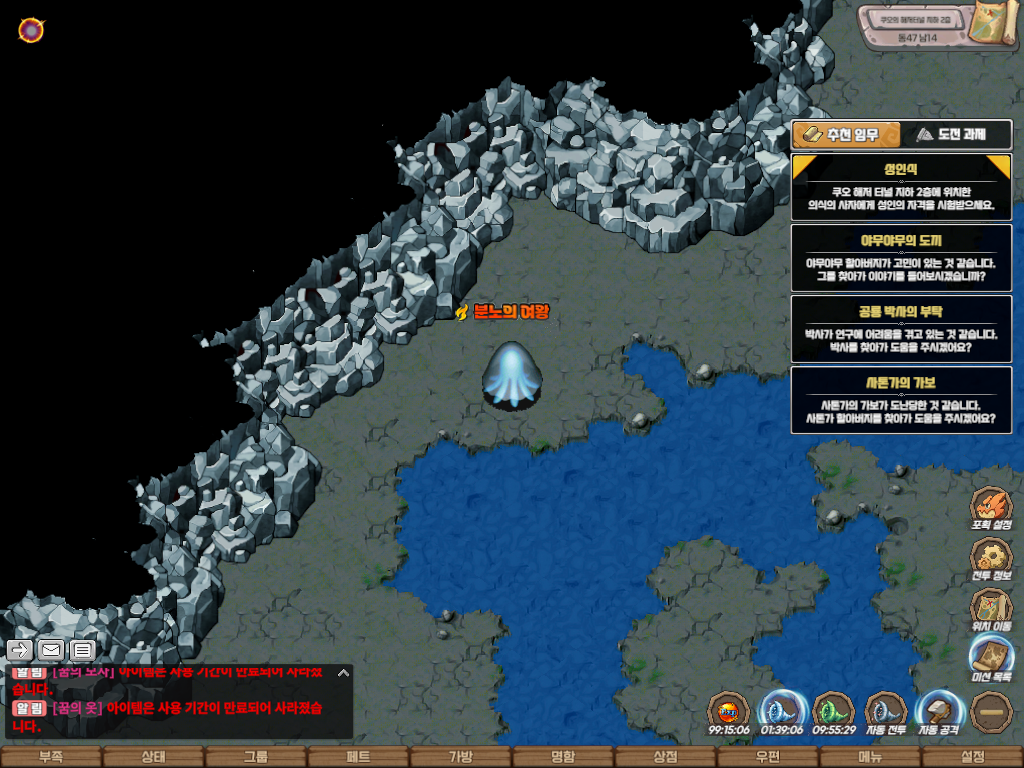Select the 야무야무의 도끼 quest
Screen dimensions: 1024x768
(x=901, y=257)
